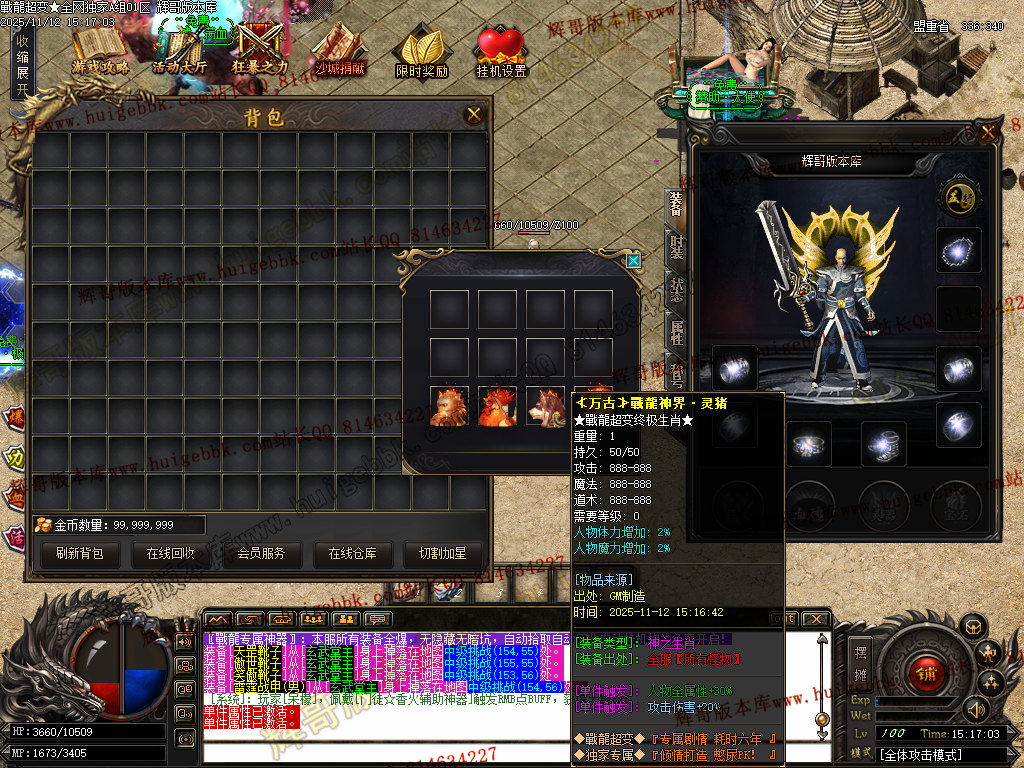This screenshot has width=1024, height=768.
Task: Switch to the 时装 fashion tab
Action: (676, 247)
